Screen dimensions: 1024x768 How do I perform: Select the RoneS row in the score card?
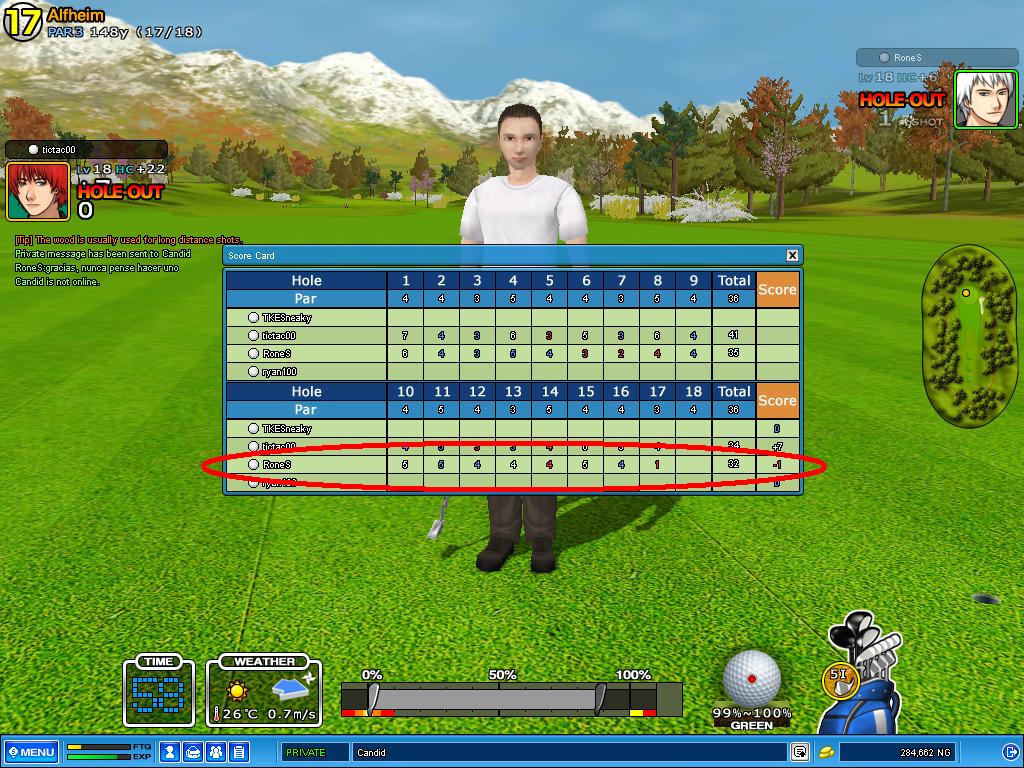tap(275, 465)
